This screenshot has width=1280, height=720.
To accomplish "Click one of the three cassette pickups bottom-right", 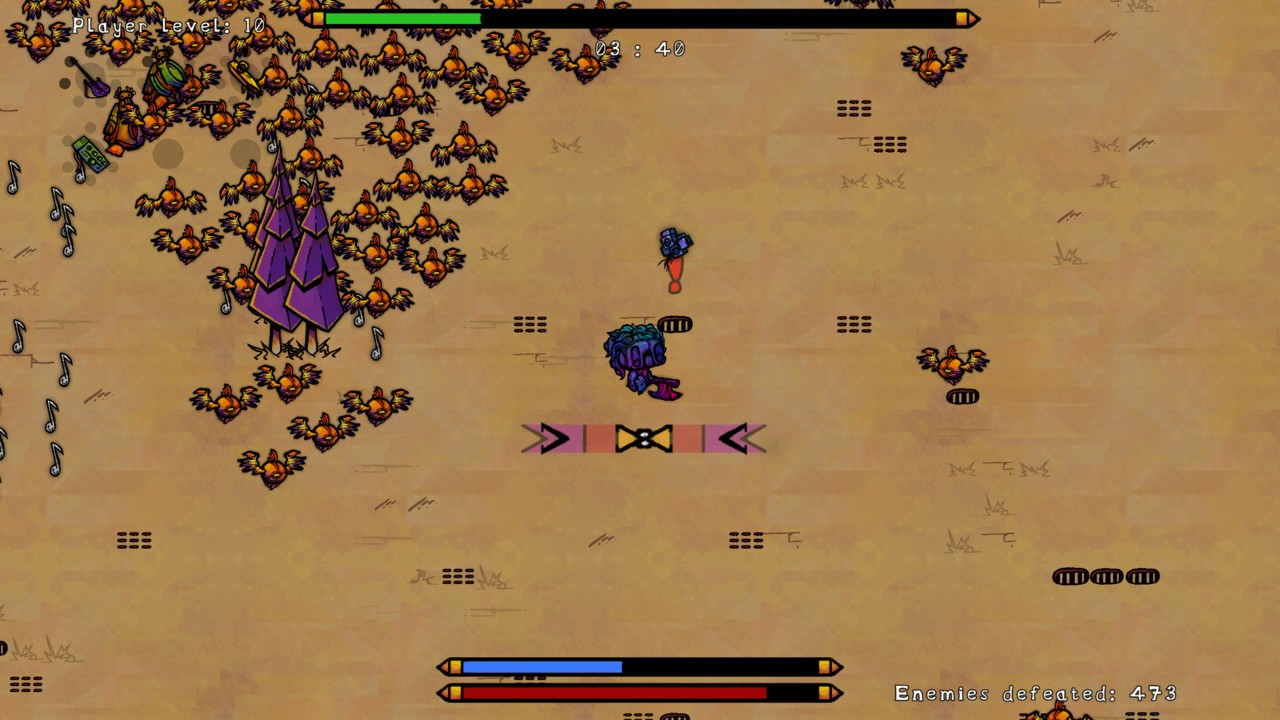I will click(1105, 577).
